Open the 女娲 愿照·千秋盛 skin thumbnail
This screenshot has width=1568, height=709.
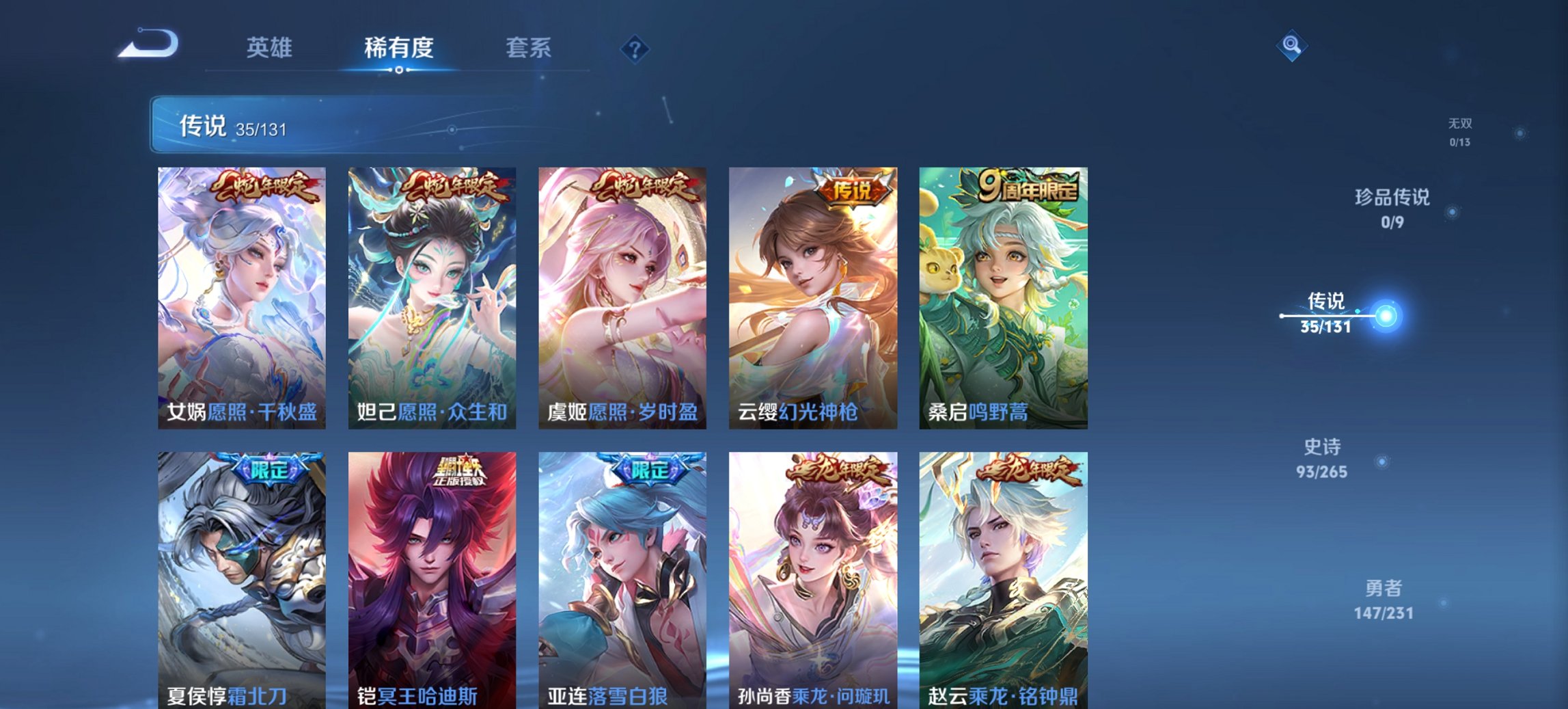coord(240,297)
